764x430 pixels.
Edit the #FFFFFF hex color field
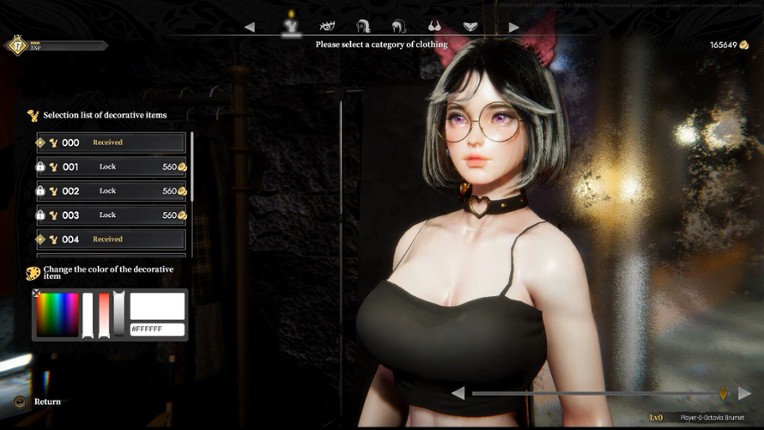[157, 329]
